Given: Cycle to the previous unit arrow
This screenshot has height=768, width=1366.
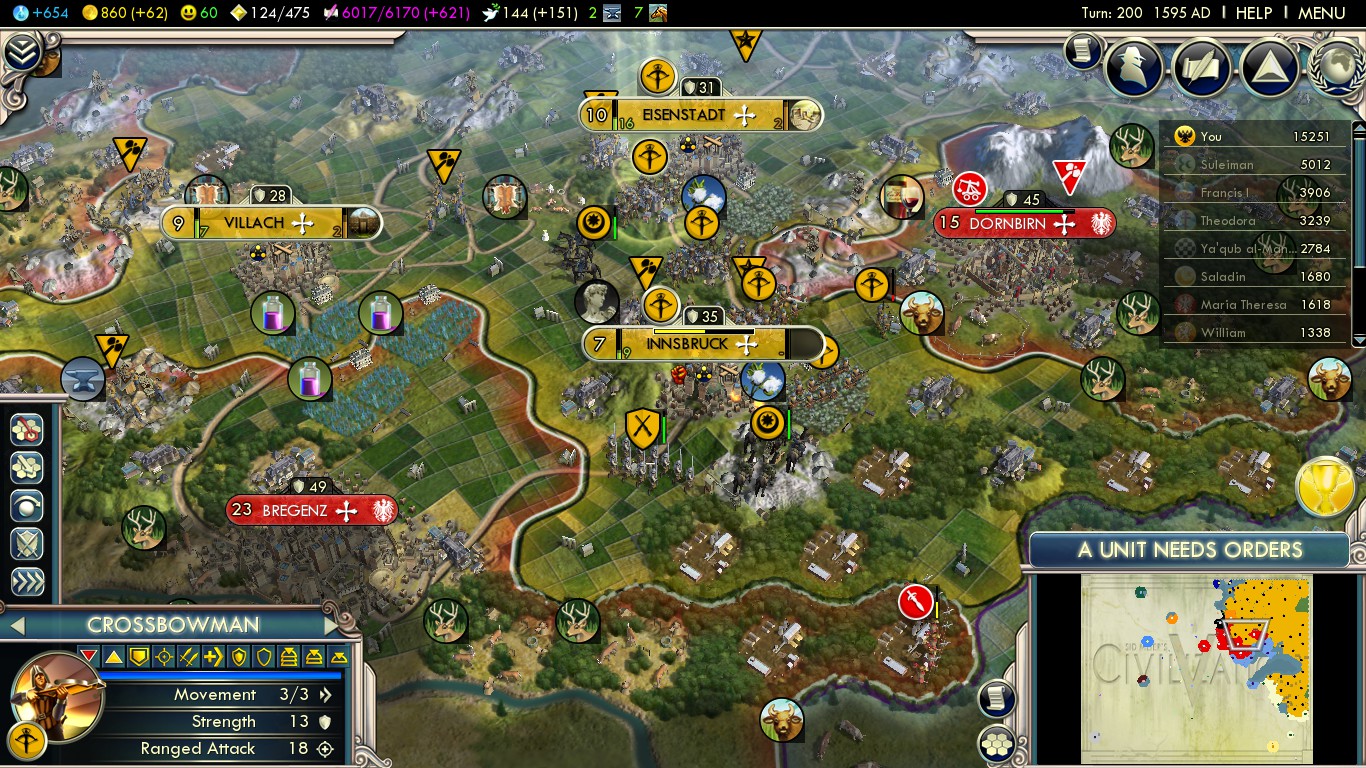Looking at the screenshot, I should tap(16, 626).
